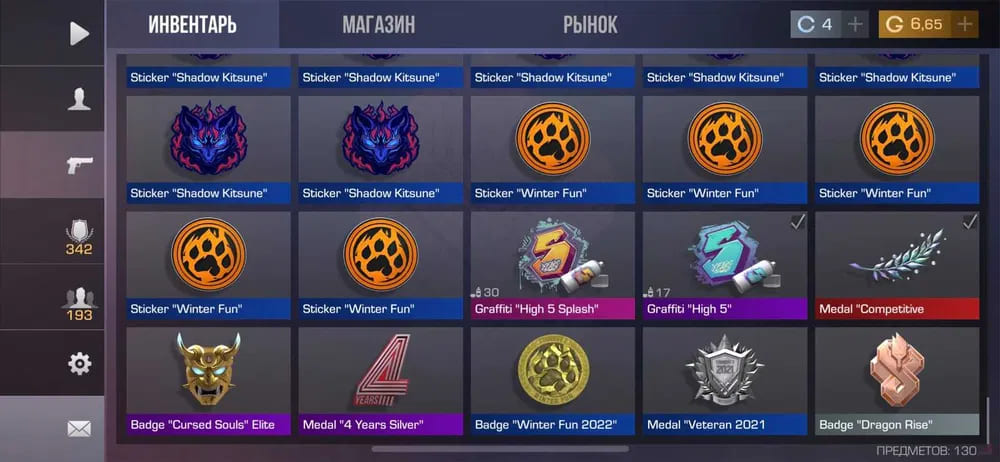This screenshot has width=1000, height=462.
Task: Choose the Medal "Veteran 2021" item
Action: [x=725, y=381]
